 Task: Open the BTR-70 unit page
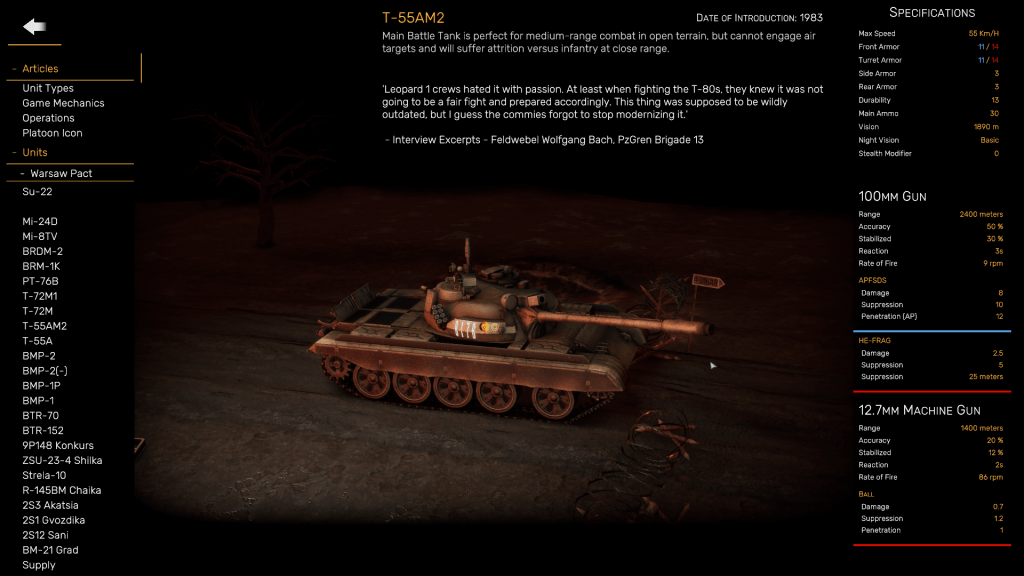40,415
